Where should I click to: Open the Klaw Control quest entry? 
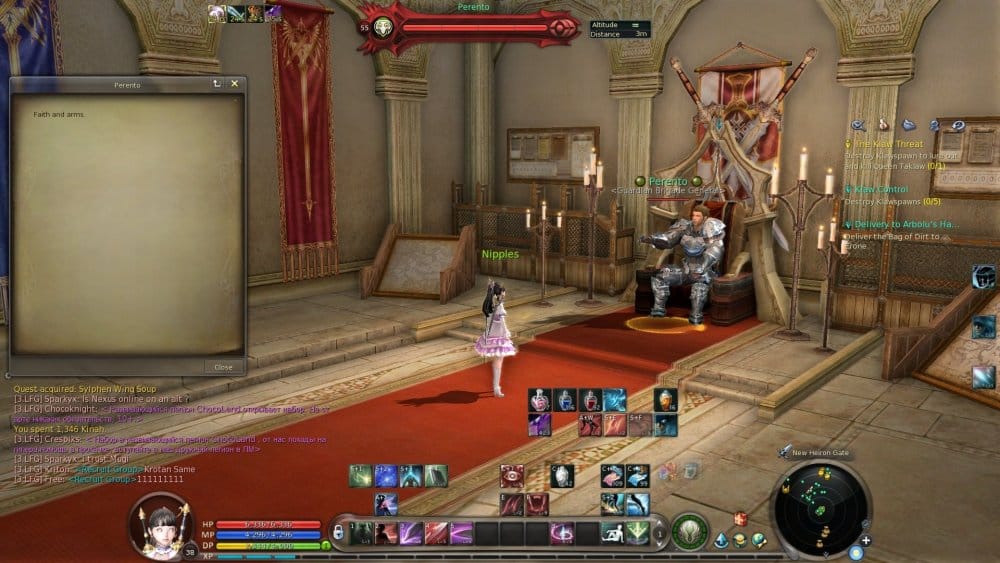coord(881,189)
